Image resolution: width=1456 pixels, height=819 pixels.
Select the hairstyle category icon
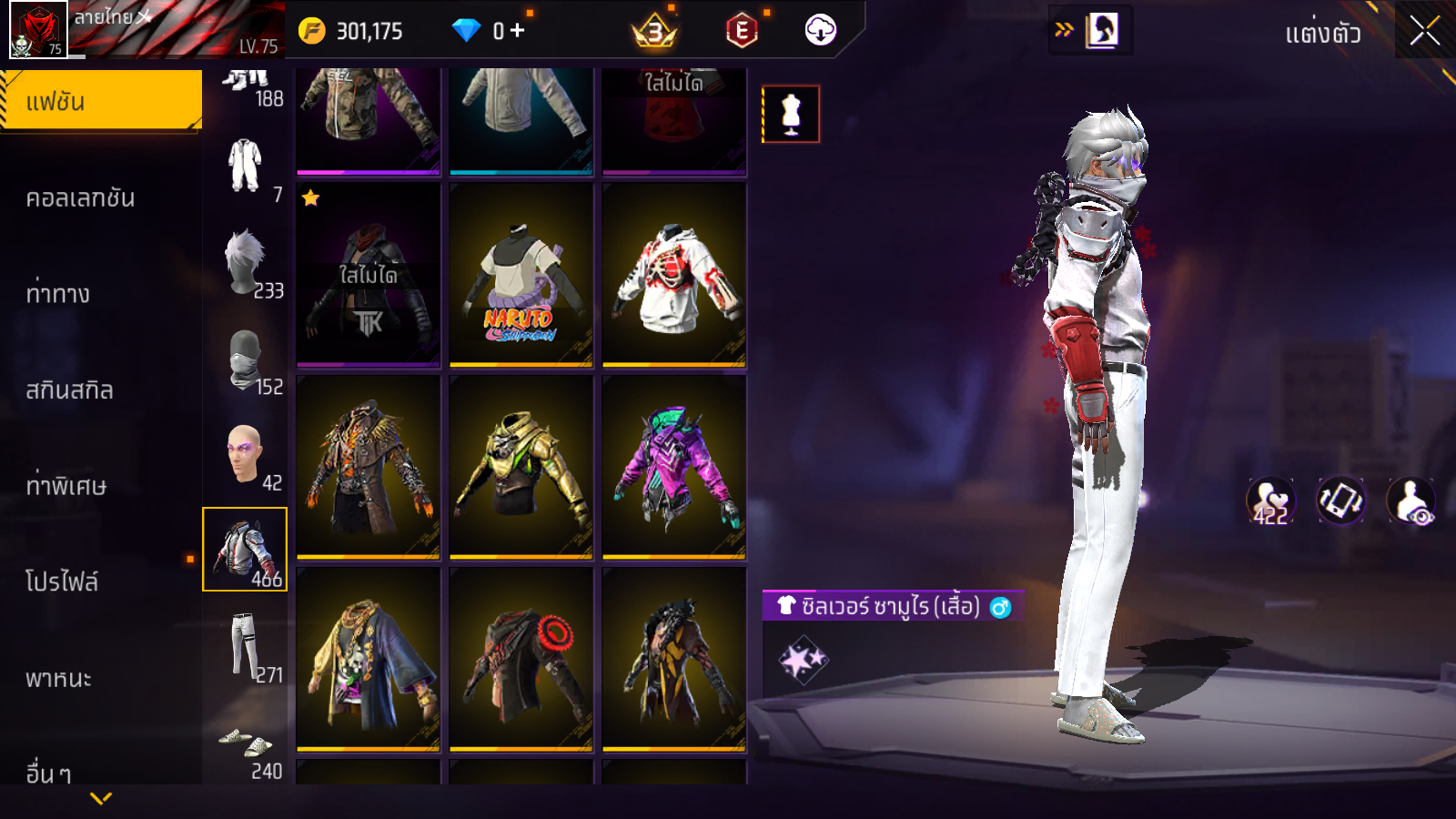tap(245, 262)
